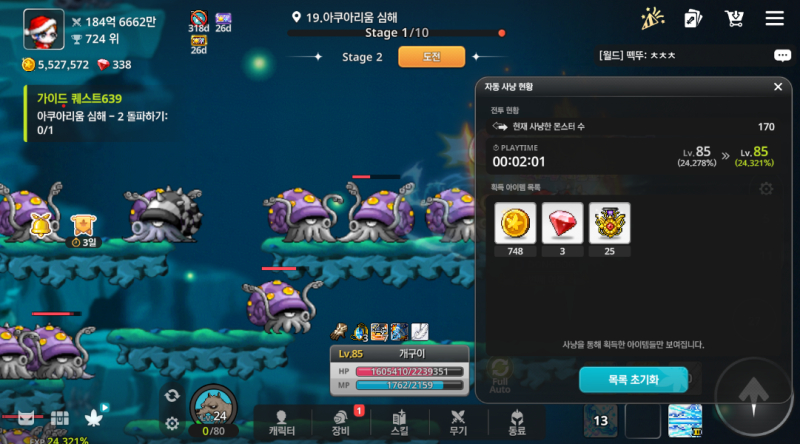Select the item list gear in the auto-hunt panel
The width and height of the screenshot is (800, 444).
(x=766, y=188)
